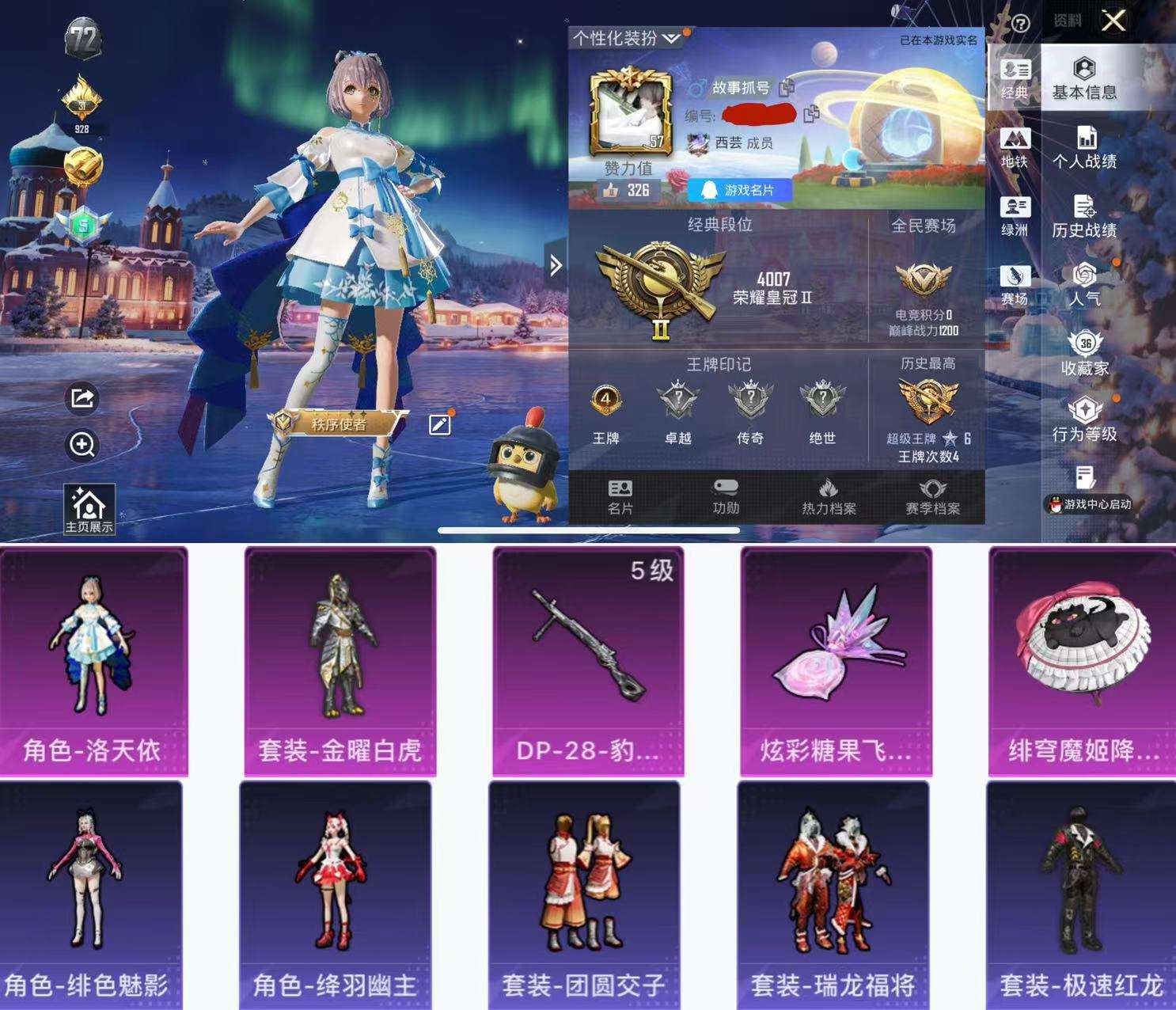Open the 赛季档案 tab

coord(935,497)
